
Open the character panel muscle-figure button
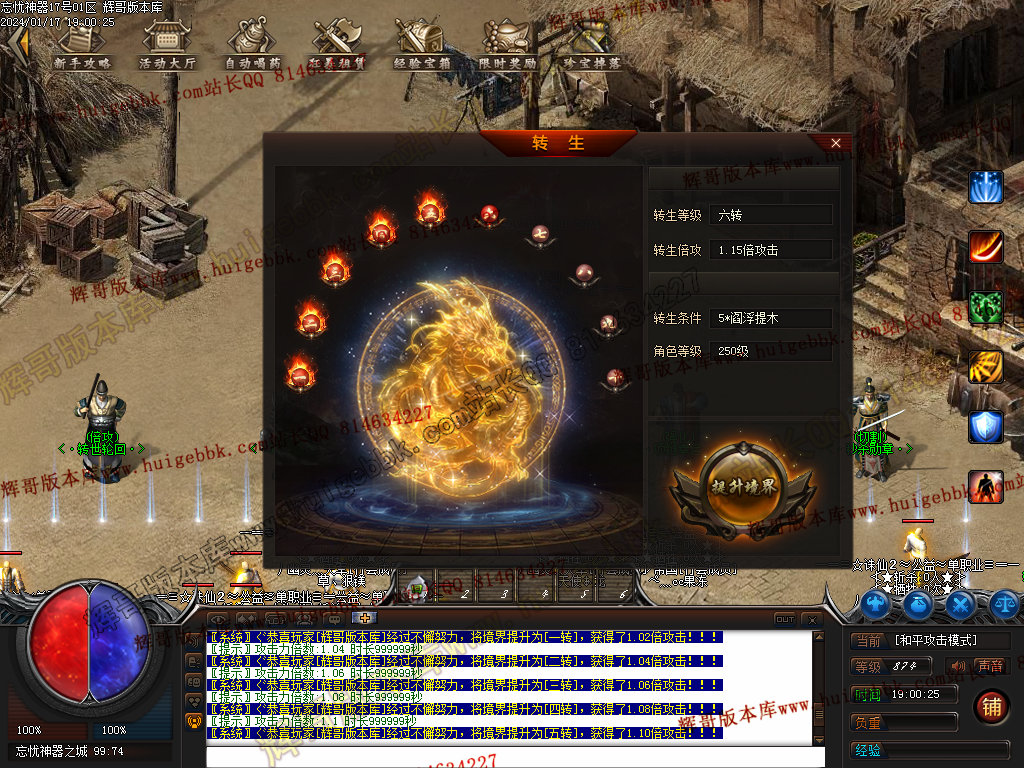(877, 603)
